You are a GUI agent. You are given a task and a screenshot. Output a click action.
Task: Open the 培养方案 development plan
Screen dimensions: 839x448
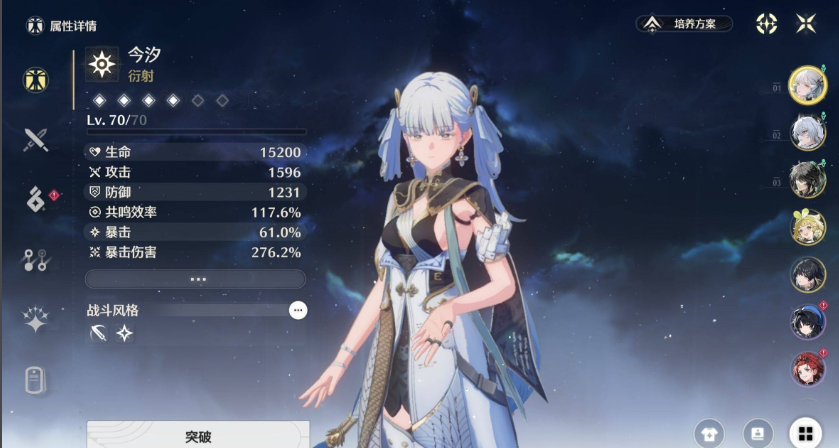(684, 23)
